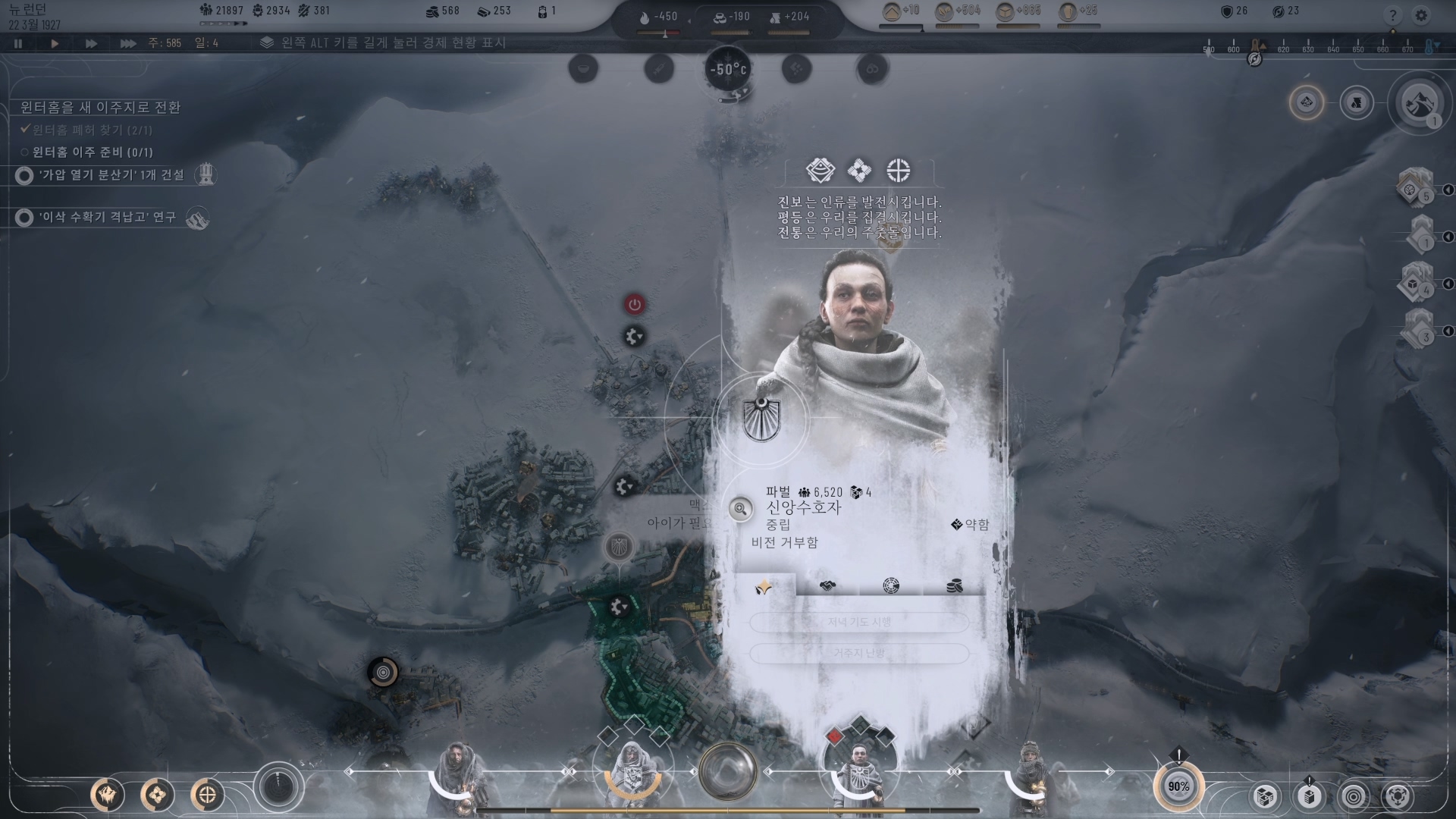This screenshot has width=1456, height=819.
Task: Switch to the handshake tab in faction panel
Action: (827, 586)
